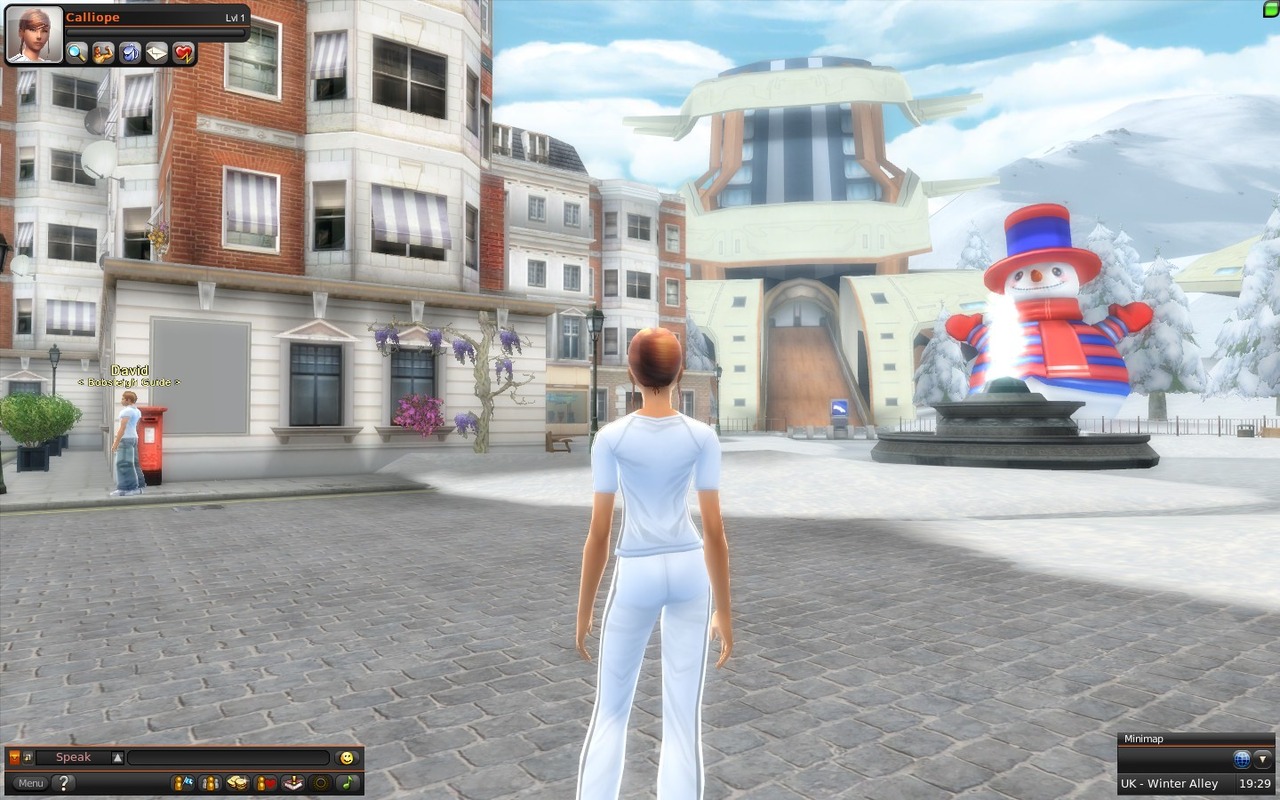
Task: Select the flexing muscle man icon
Action: [x=103, y=53]
